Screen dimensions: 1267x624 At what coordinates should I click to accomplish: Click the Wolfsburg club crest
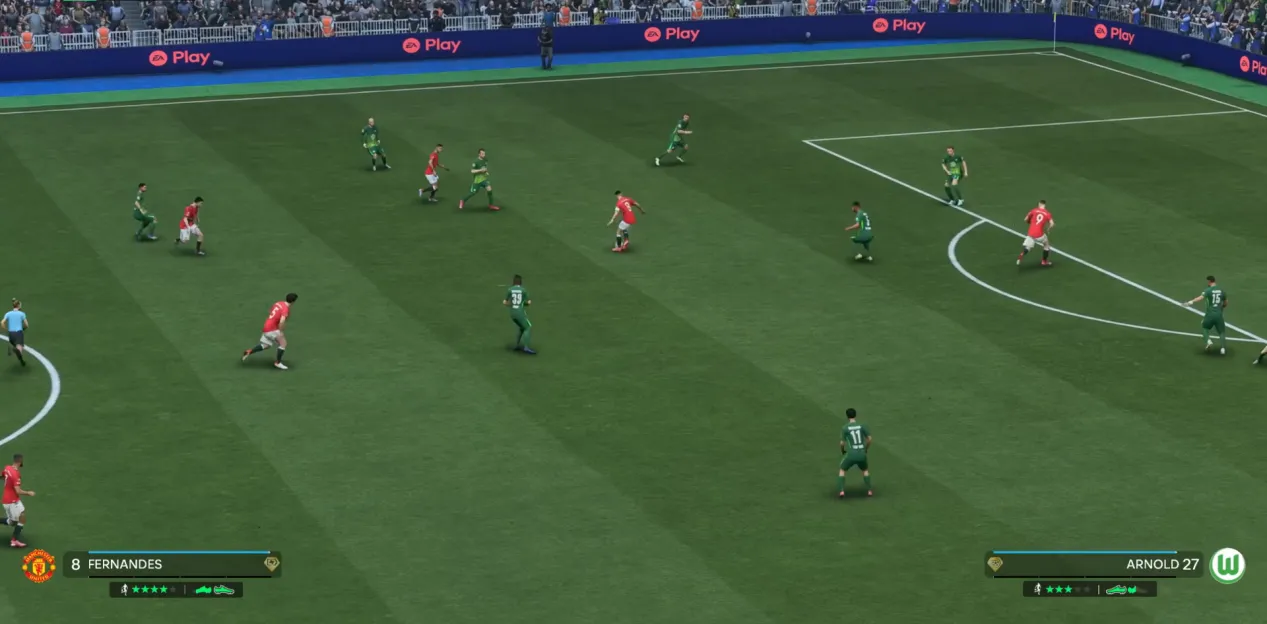coord(1227,565)
